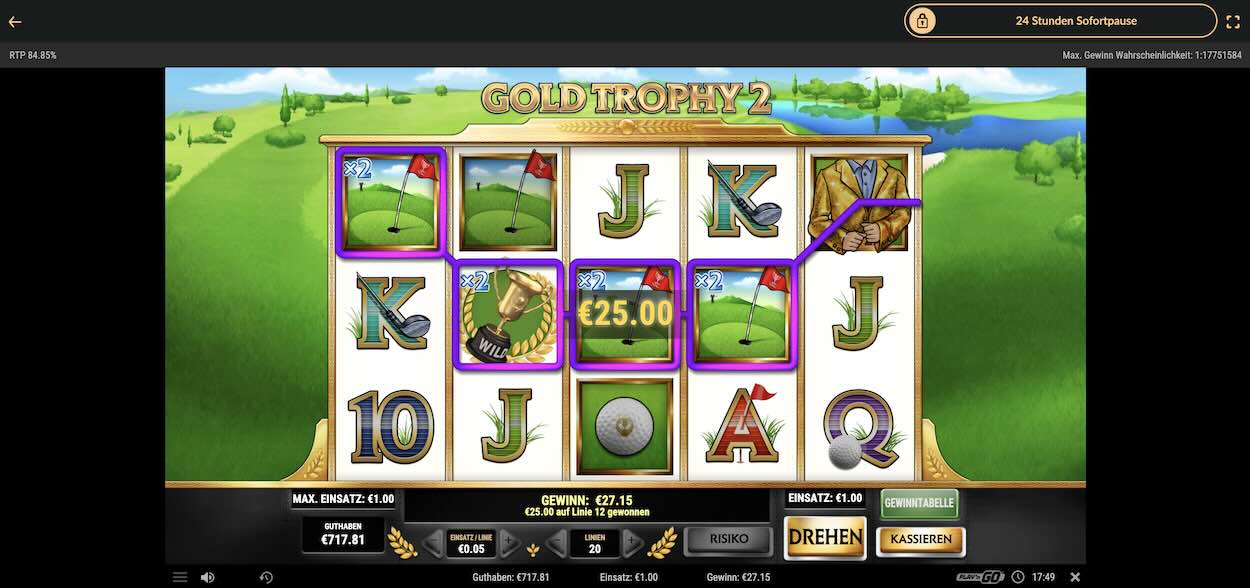
Task: Go back using the top-left arrow
Action: tap(15, 21)
